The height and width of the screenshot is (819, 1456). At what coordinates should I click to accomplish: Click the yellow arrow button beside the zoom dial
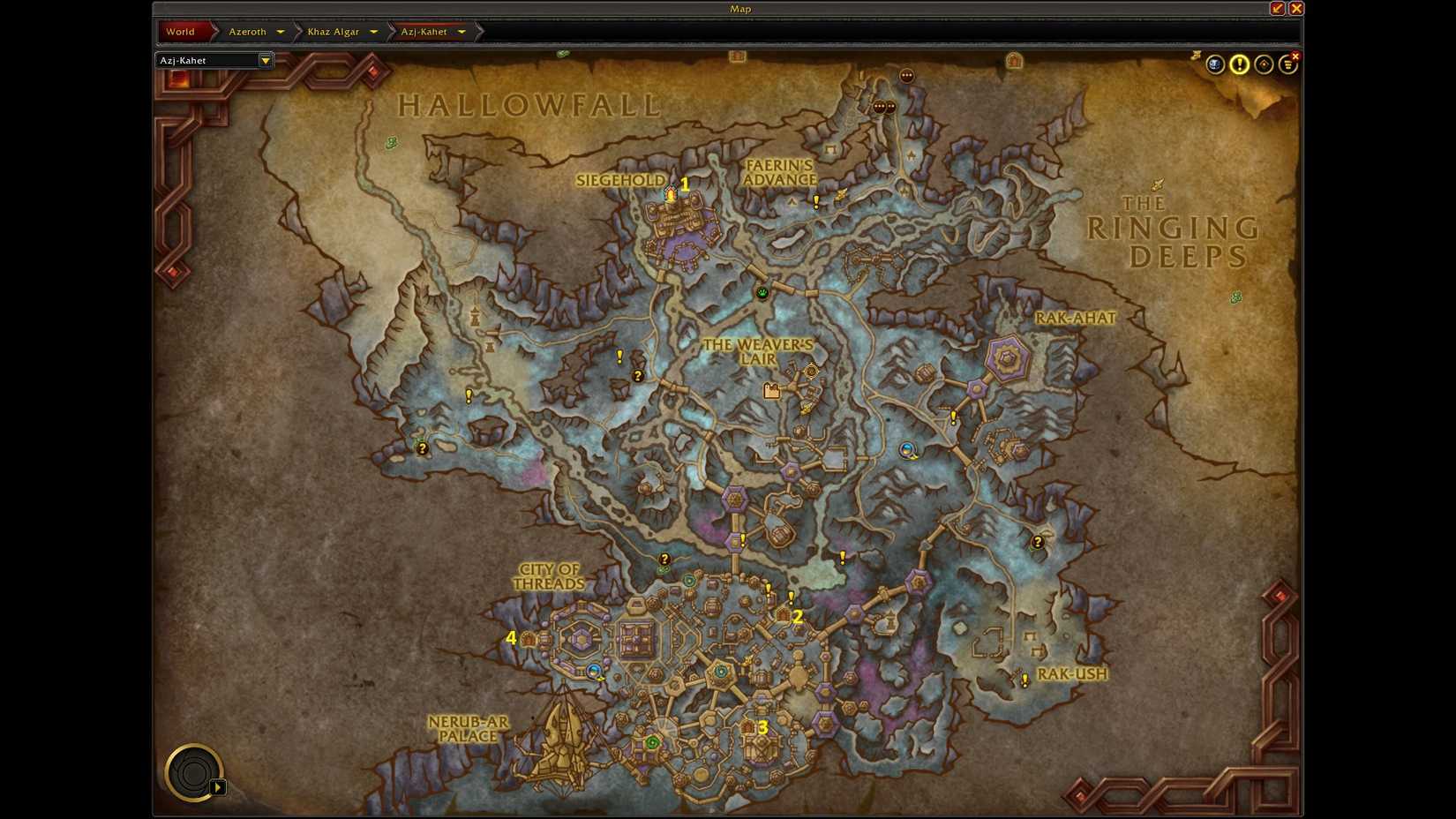coord(218,786)
